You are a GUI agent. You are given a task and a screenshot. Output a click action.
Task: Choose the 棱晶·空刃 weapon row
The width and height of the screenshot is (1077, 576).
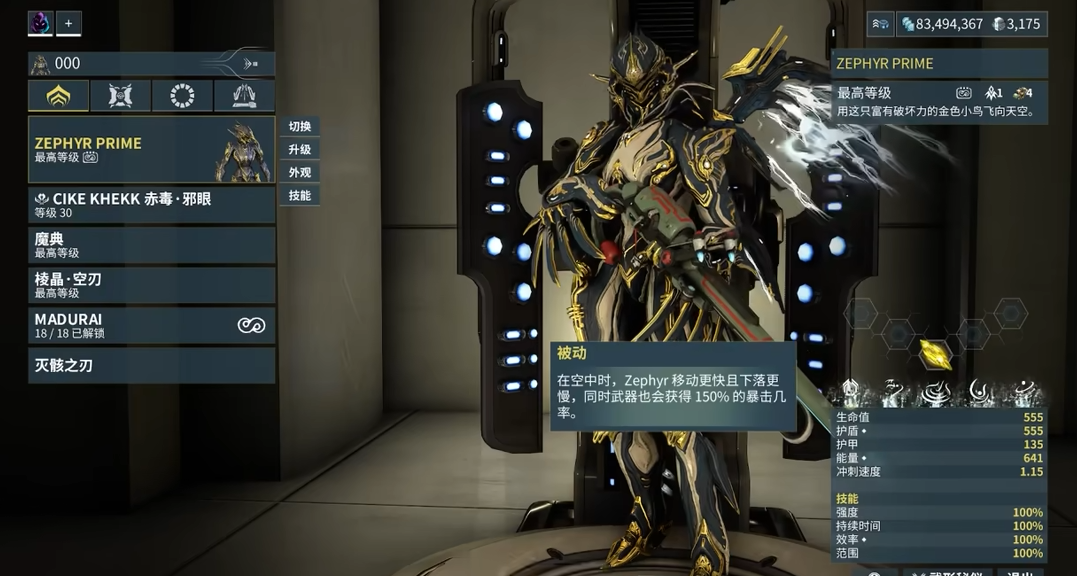click(151, 285)
